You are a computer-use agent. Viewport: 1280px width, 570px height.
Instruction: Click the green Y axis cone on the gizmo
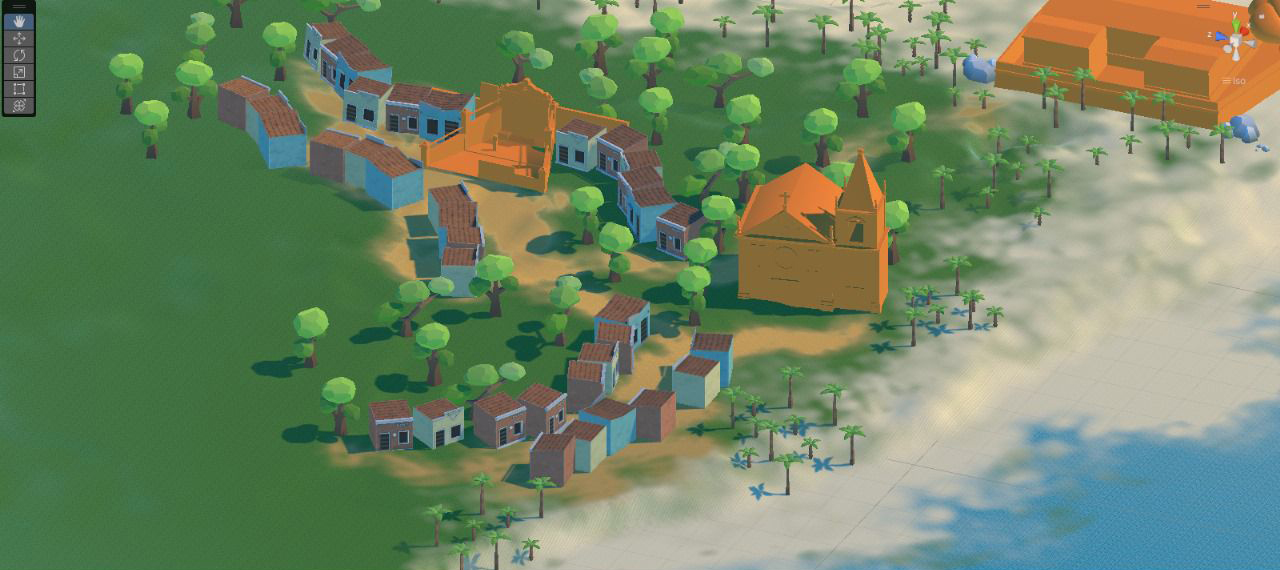pos(1236,23)
